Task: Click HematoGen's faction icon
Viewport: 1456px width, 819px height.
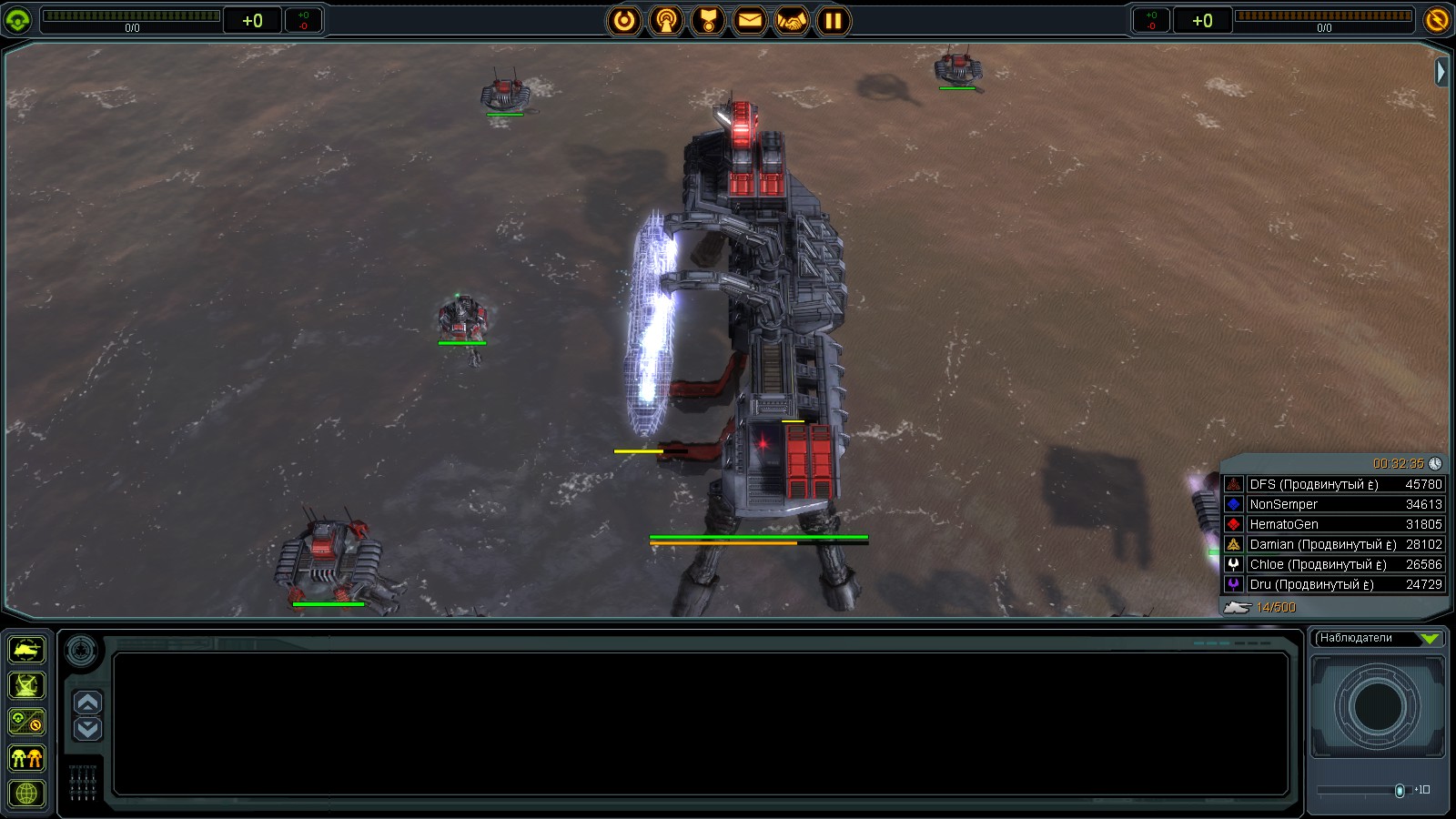Action: point(1234,524)
